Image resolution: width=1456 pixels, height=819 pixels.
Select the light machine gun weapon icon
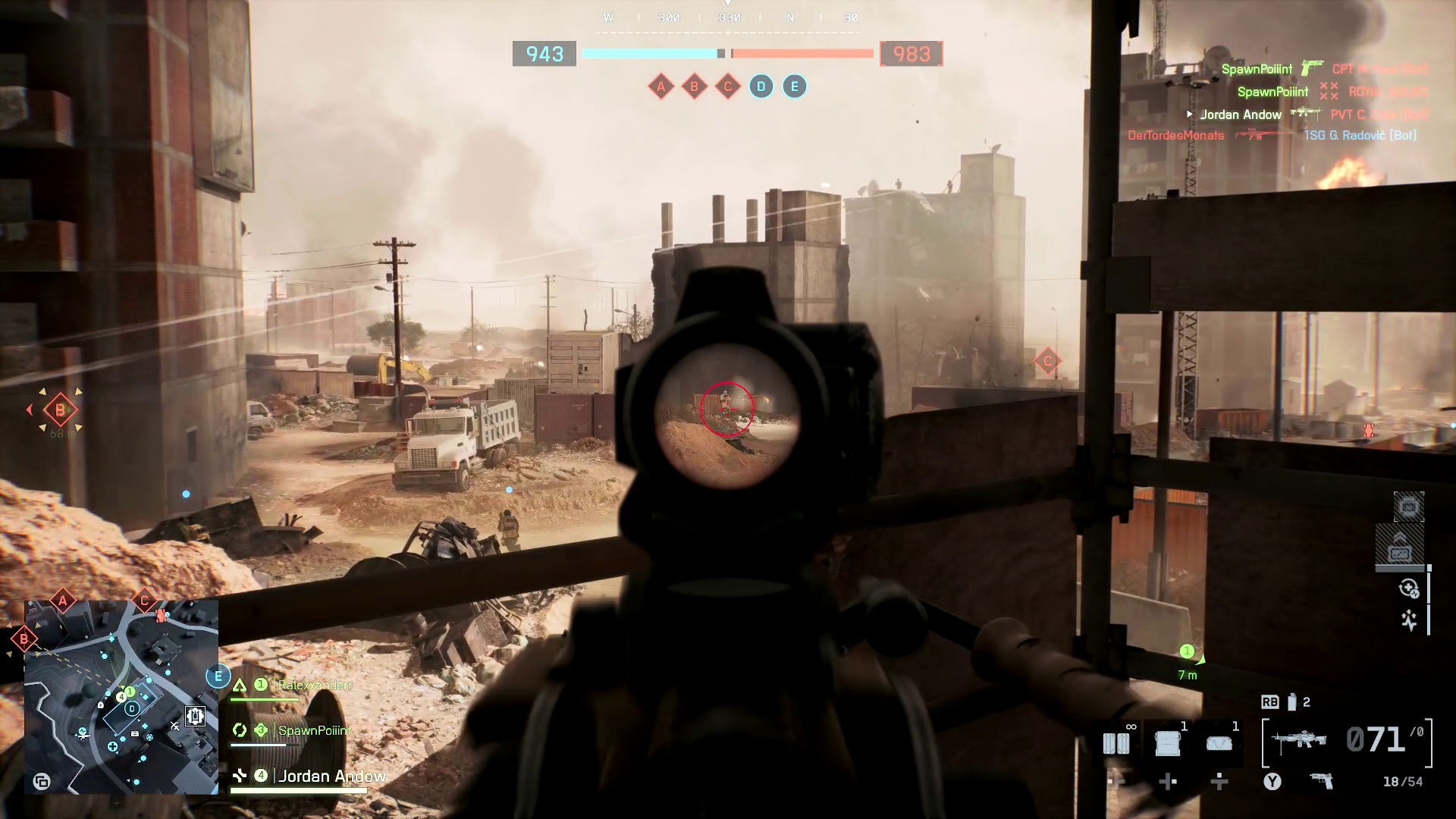pyautogui.click(x=1301, y=741)
